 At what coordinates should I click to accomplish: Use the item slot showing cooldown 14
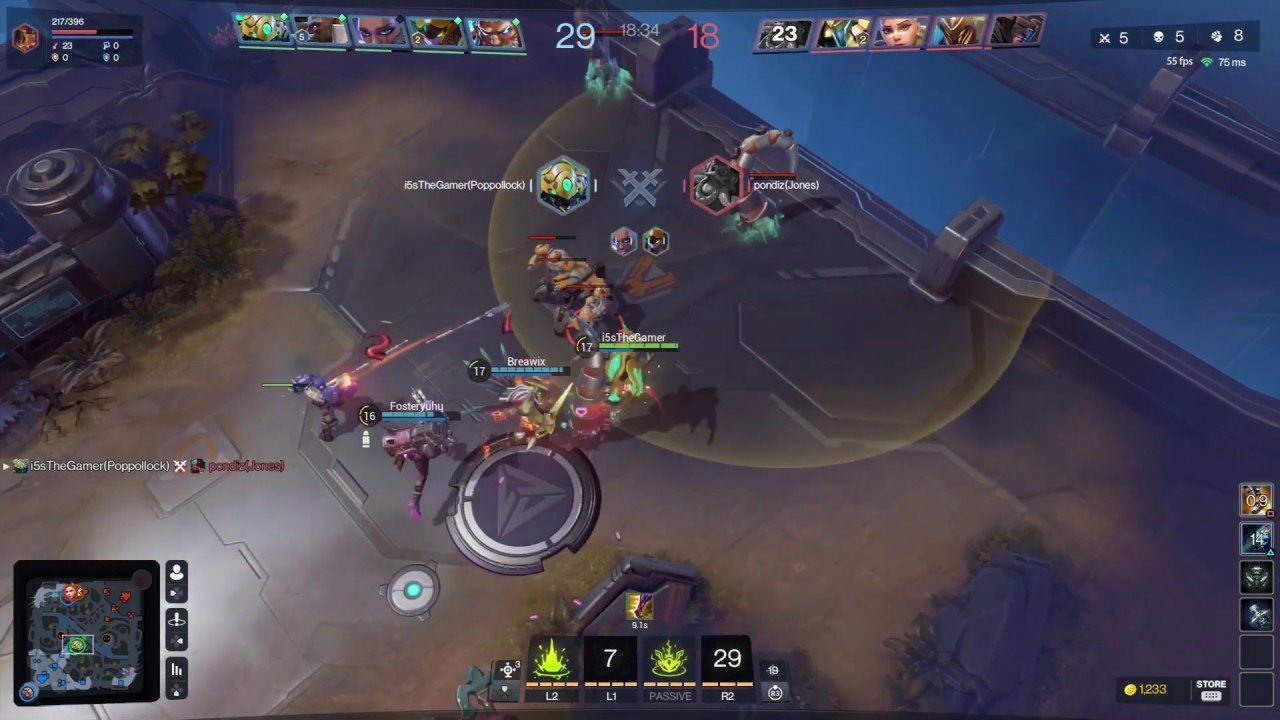[x=1256, y=539]
